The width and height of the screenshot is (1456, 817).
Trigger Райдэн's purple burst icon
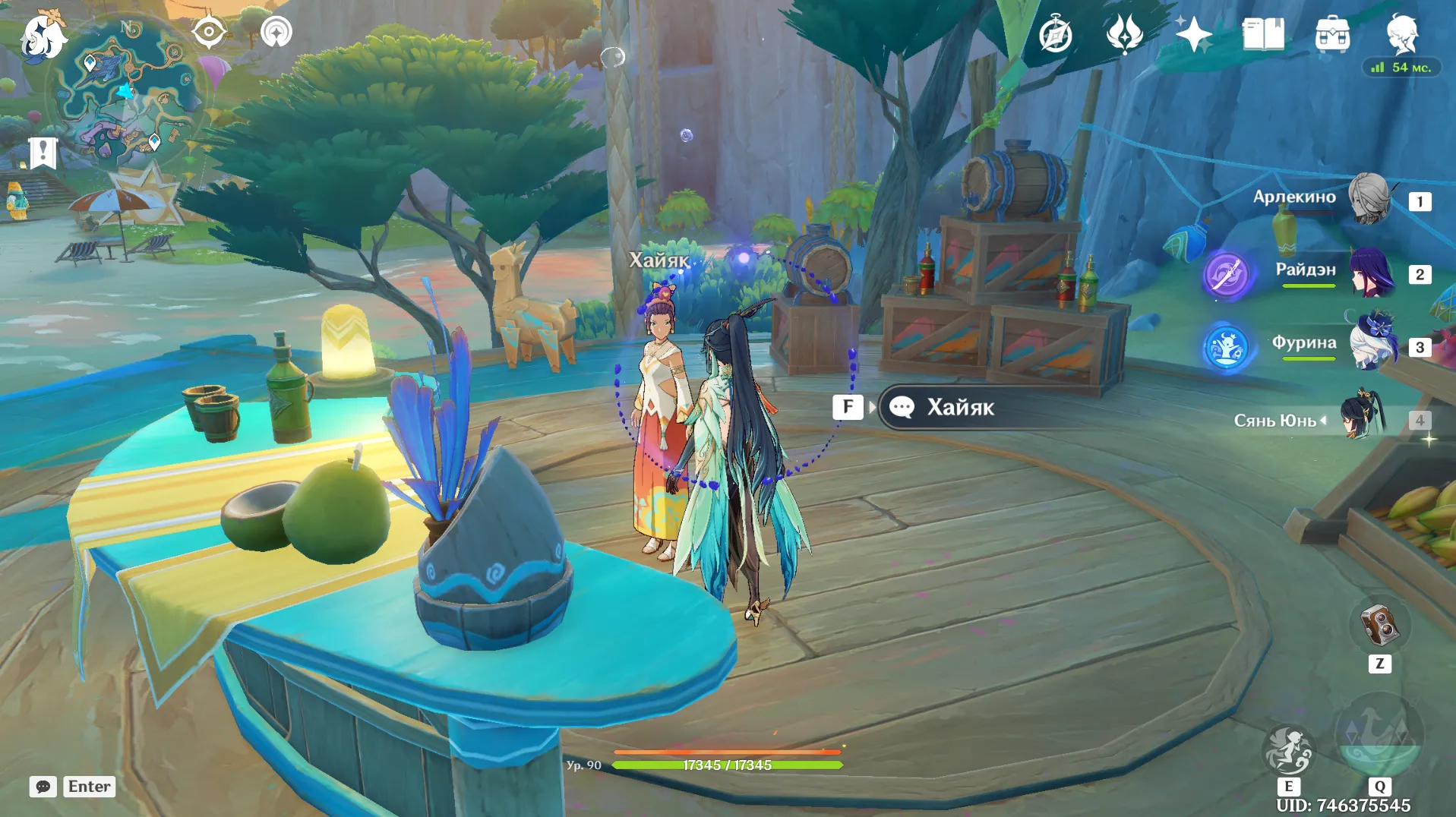point(1226,275)
